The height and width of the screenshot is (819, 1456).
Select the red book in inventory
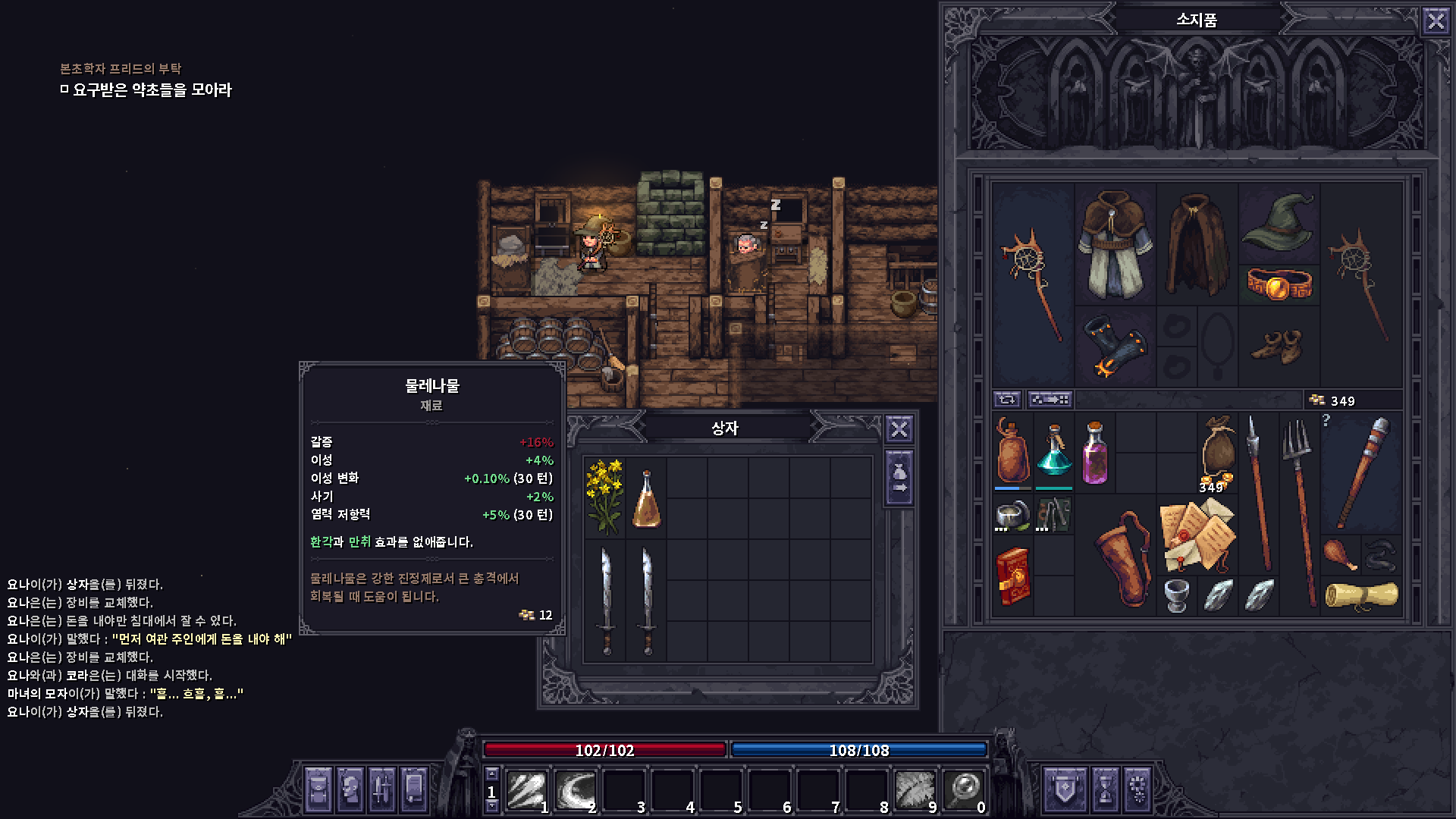click(1012, 576)
